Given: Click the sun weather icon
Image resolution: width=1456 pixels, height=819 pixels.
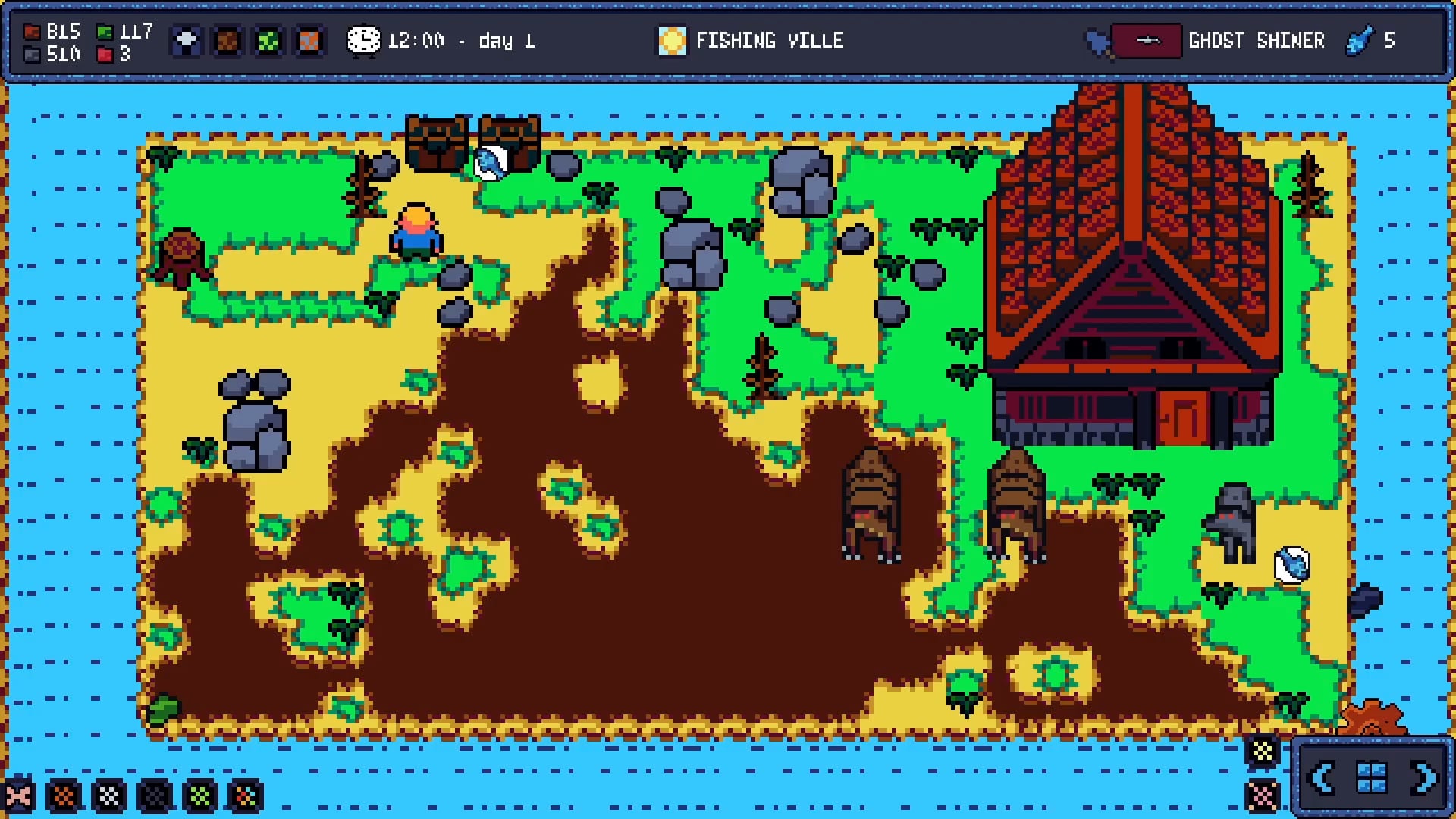Looking at the screenshot, I should pos(672,40).
